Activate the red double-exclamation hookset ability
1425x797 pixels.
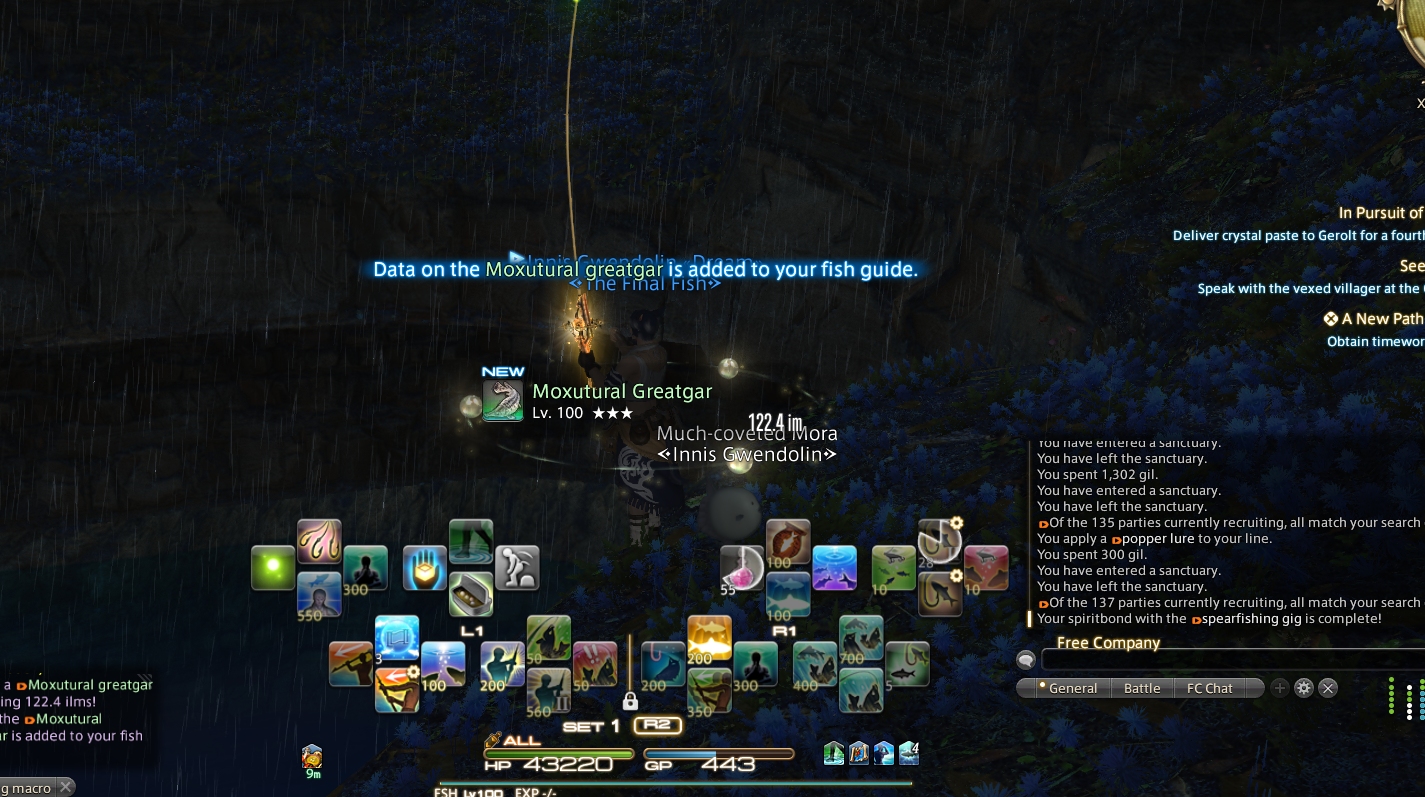point(595,663)
